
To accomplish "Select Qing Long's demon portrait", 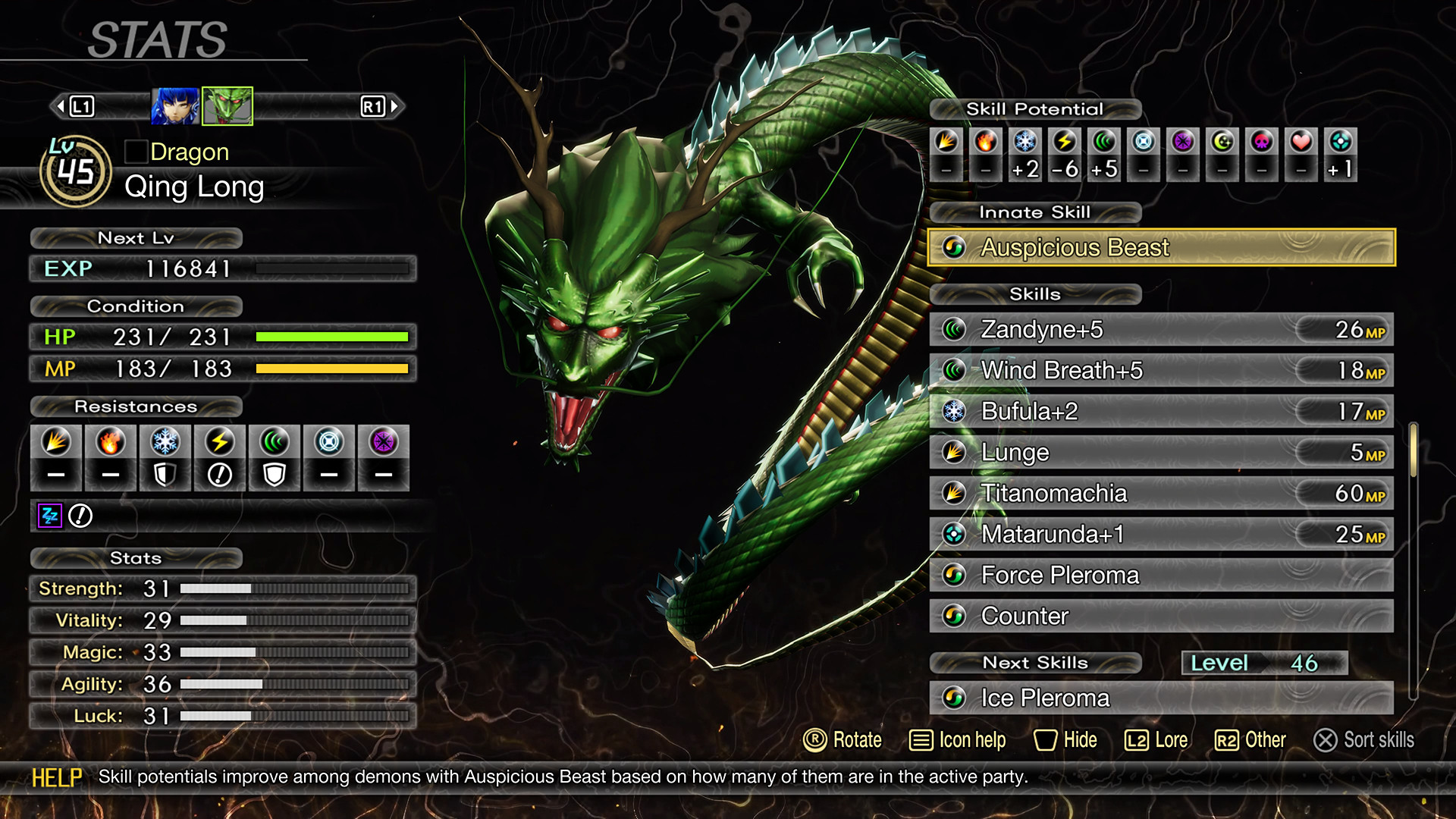I will click(x=227, y=106).
